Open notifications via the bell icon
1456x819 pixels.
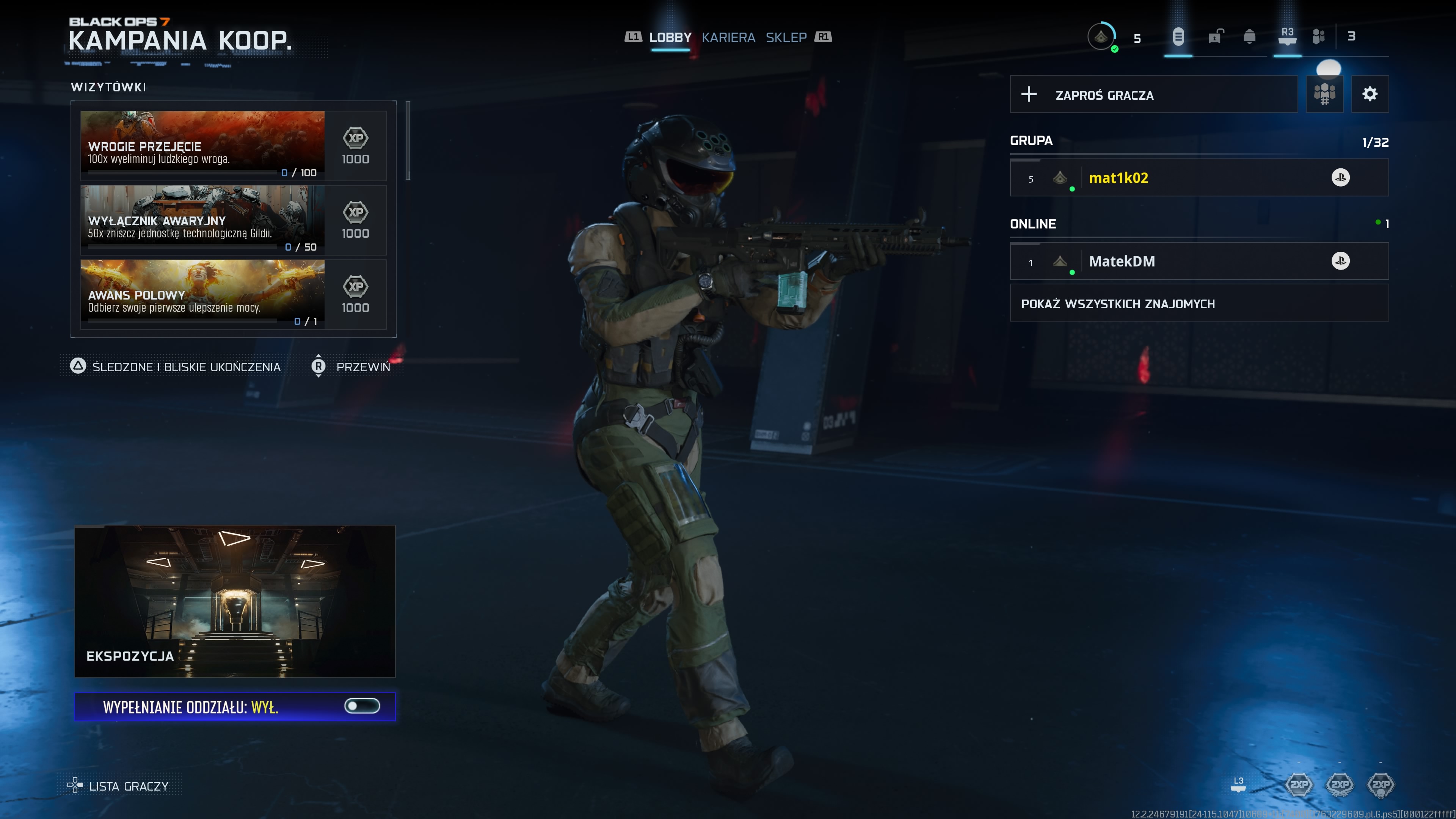point(1249,37)
